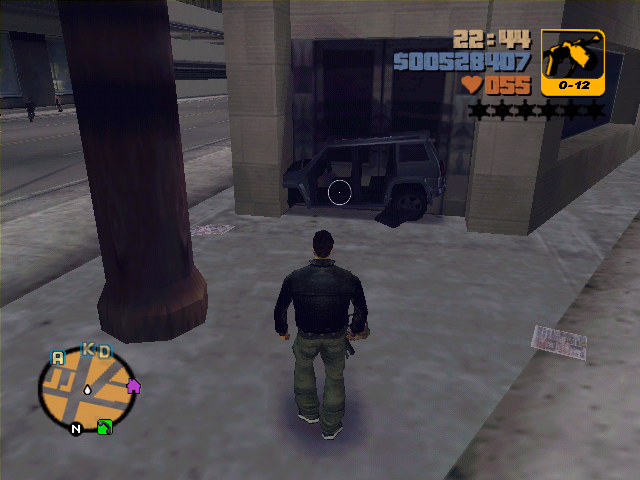The width and height of the screenshot is (640, 480).
Task: Select the green phone blip on radar
Action: coord(105,427)
